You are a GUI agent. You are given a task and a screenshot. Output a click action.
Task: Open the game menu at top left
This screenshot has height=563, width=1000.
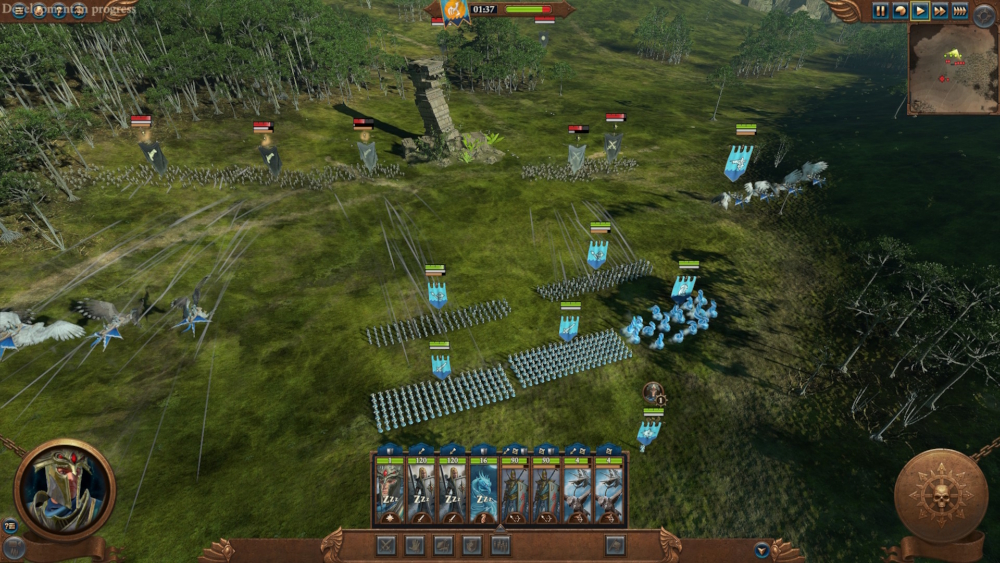[x=19, y=12]
